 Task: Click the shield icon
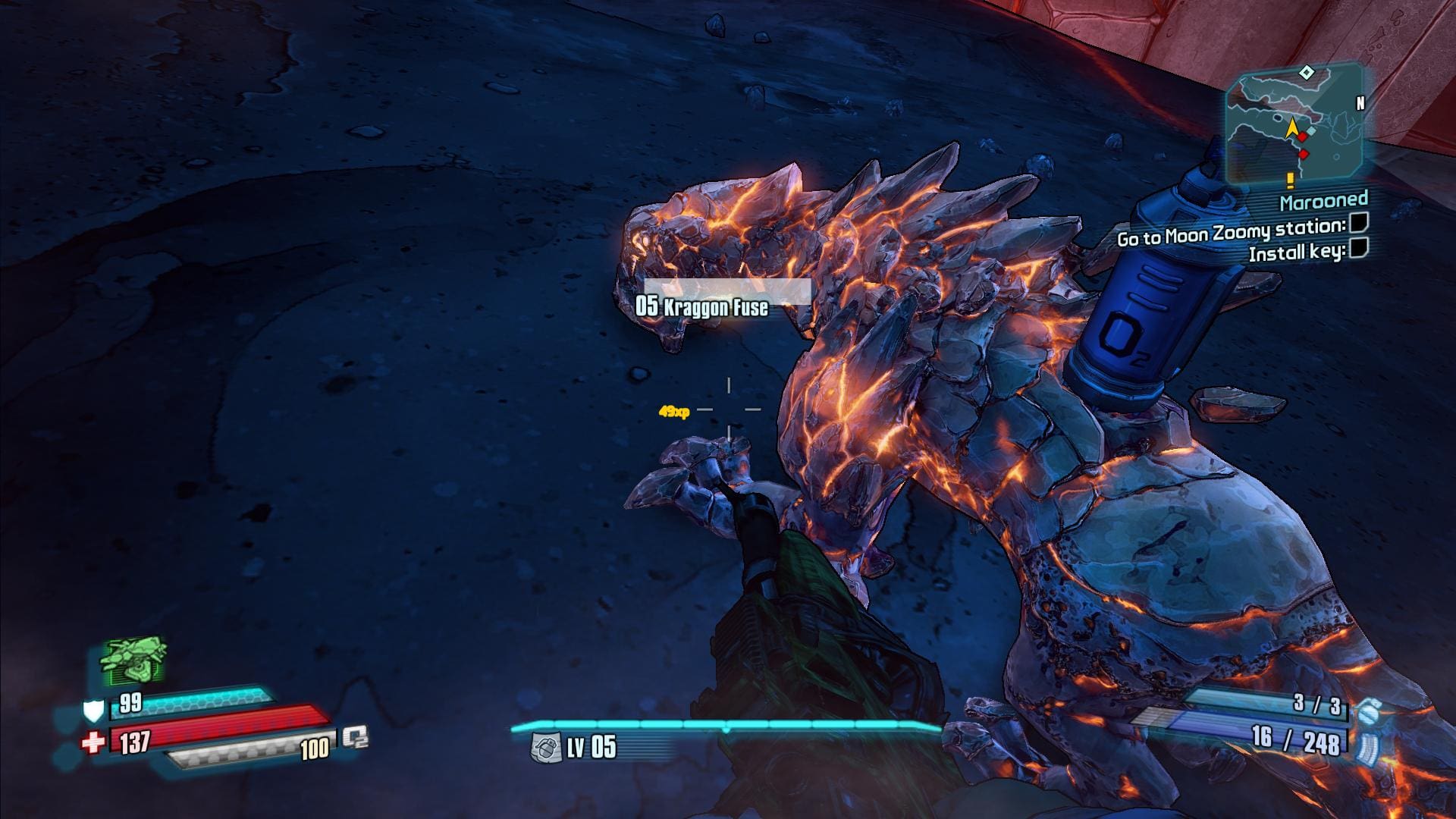pos(93,711)
